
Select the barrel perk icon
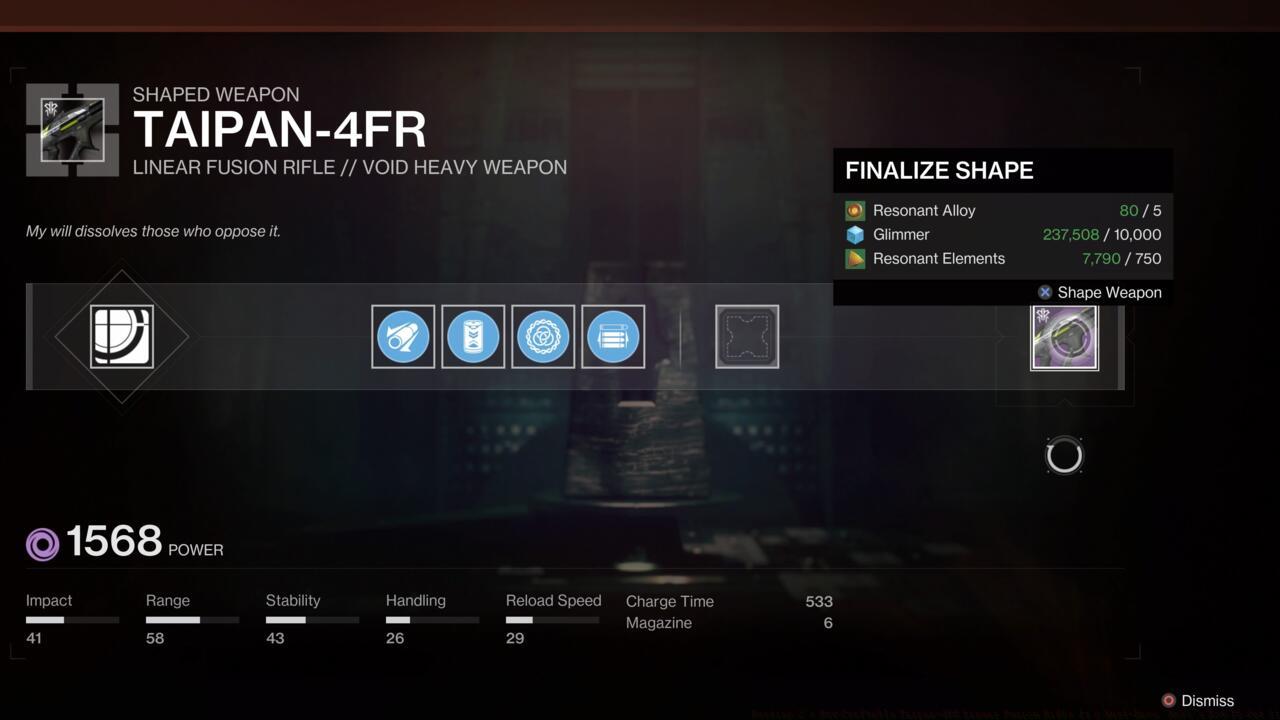[x=403, y=336]
